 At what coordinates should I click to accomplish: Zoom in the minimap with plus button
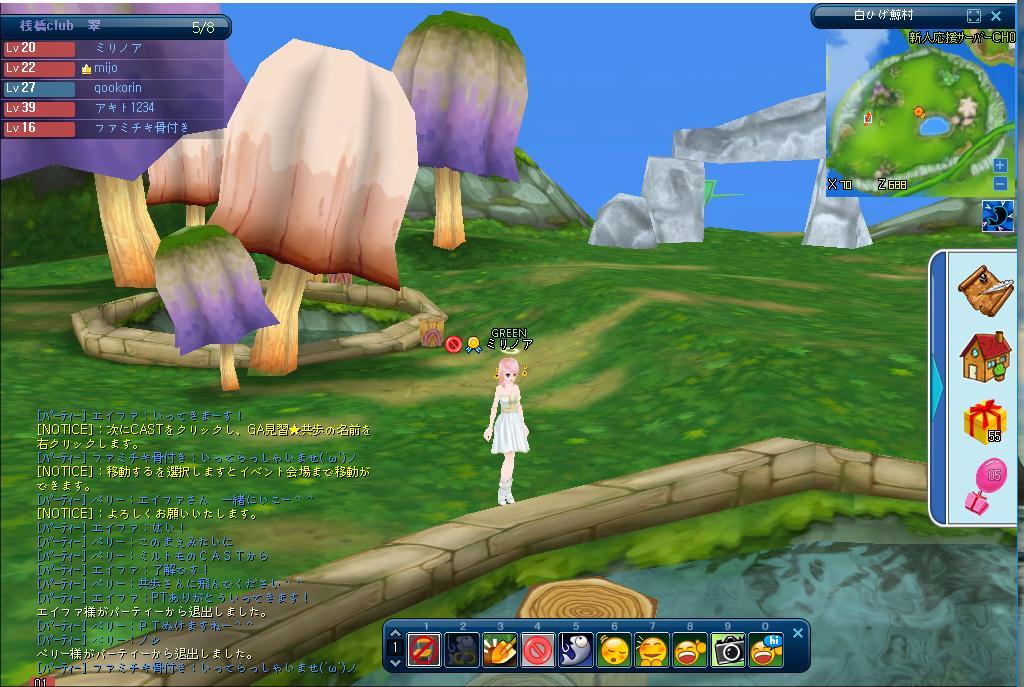1000,165
